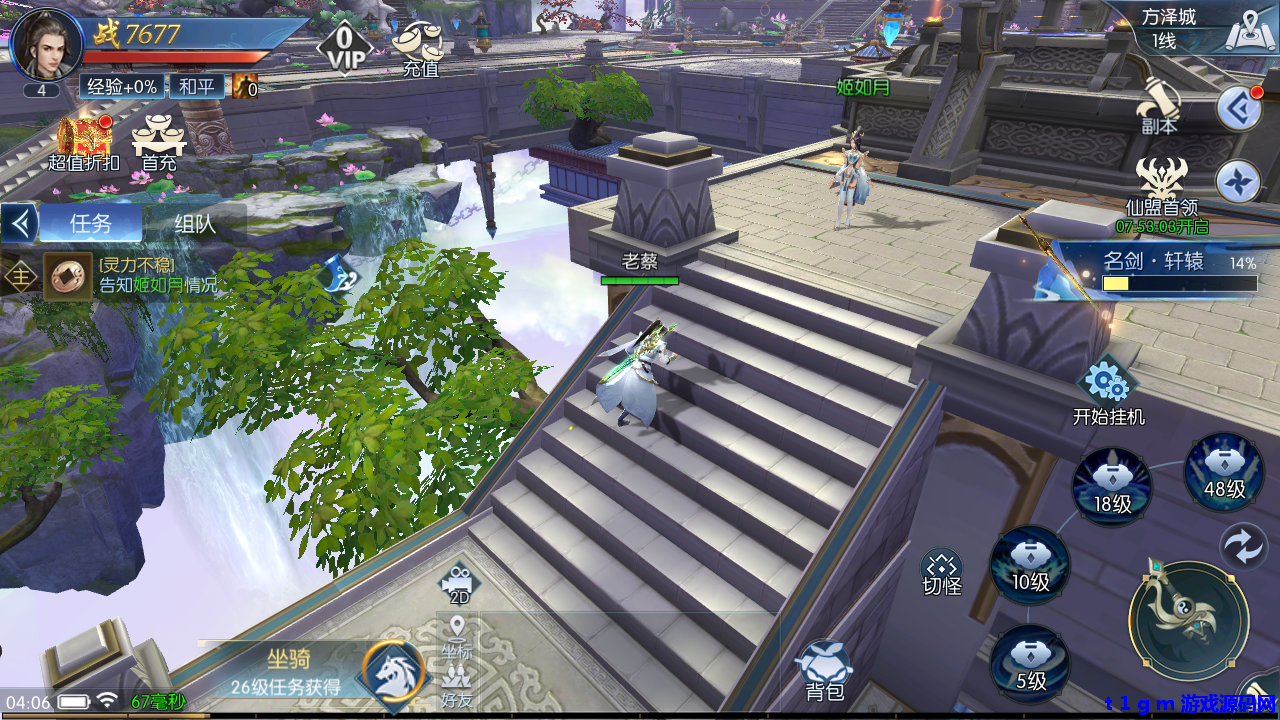Toggle the 2D camera view
The height and width of the screenshot is (720, 1280).
[x=458, y=583]
